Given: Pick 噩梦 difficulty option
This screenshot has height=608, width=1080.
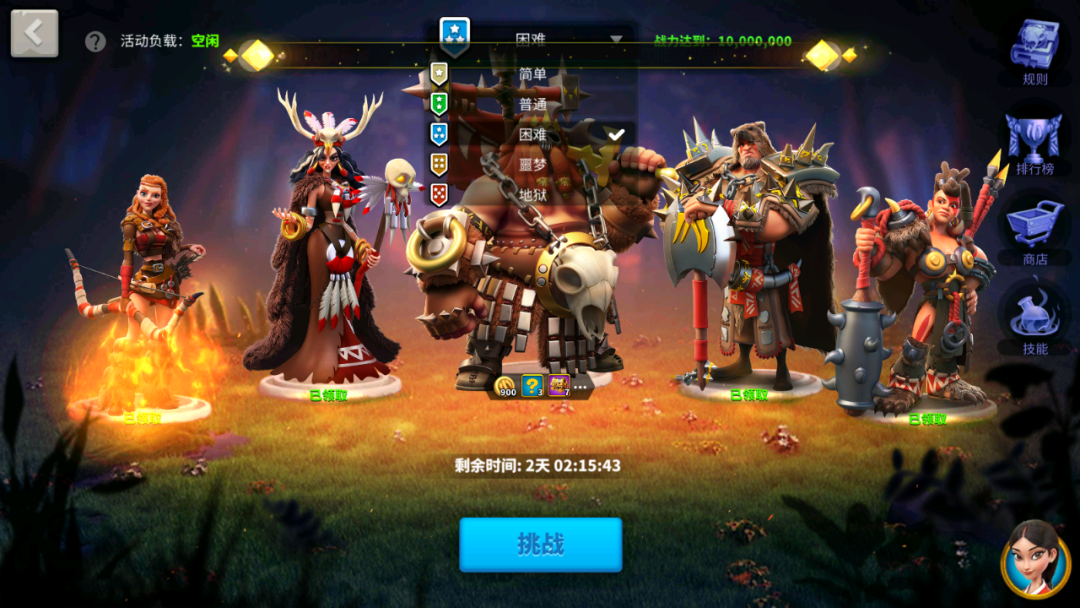Looking at the screenshot, I should tap(532, 164).
